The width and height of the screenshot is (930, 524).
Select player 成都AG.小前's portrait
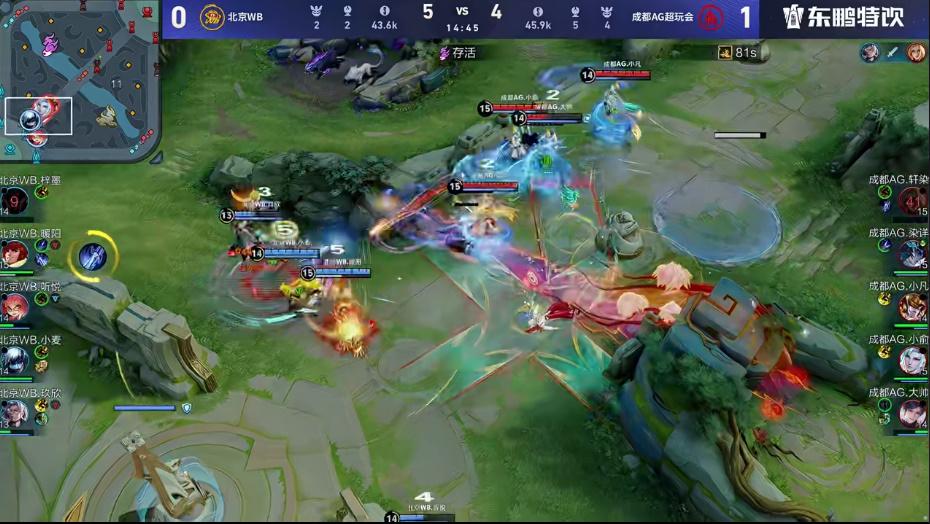click(x=912, y=360)
